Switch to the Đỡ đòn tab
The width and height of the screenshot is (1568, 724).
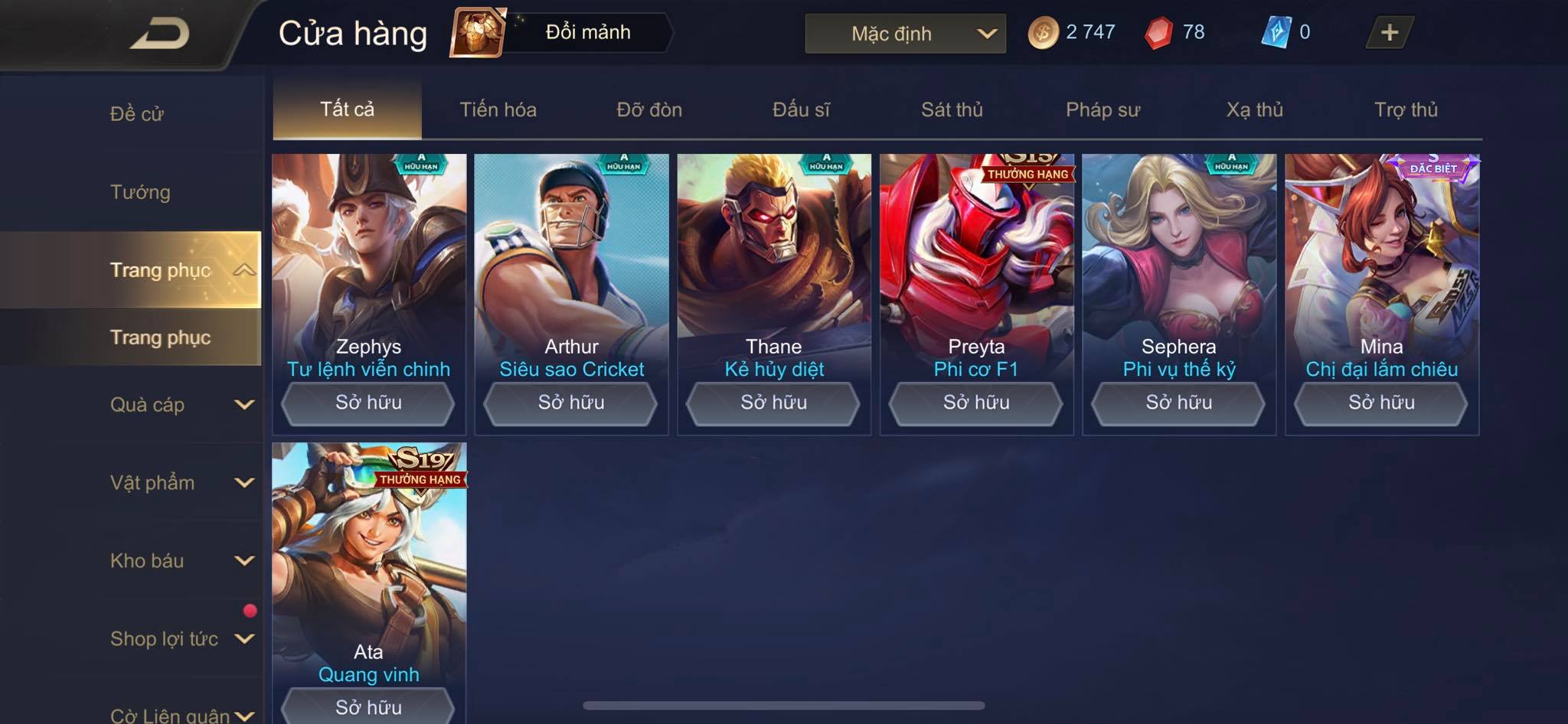click(x=649, y=109)
